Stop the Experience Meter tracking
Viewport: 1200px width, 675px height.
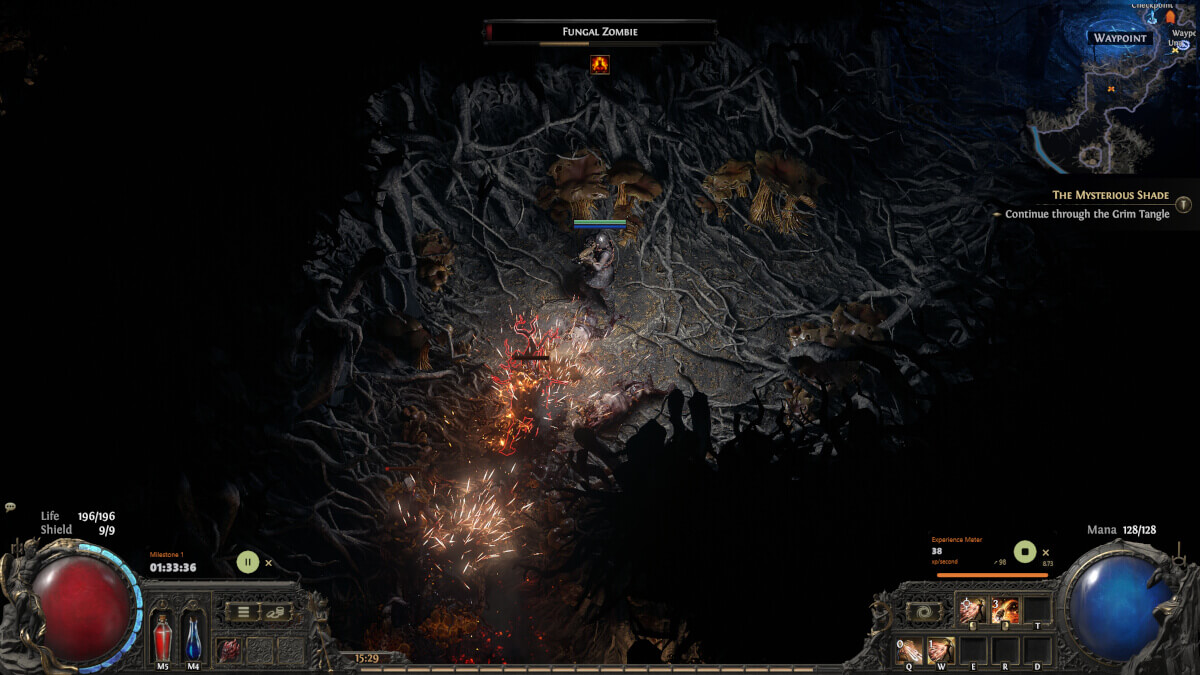(1024, 551)
